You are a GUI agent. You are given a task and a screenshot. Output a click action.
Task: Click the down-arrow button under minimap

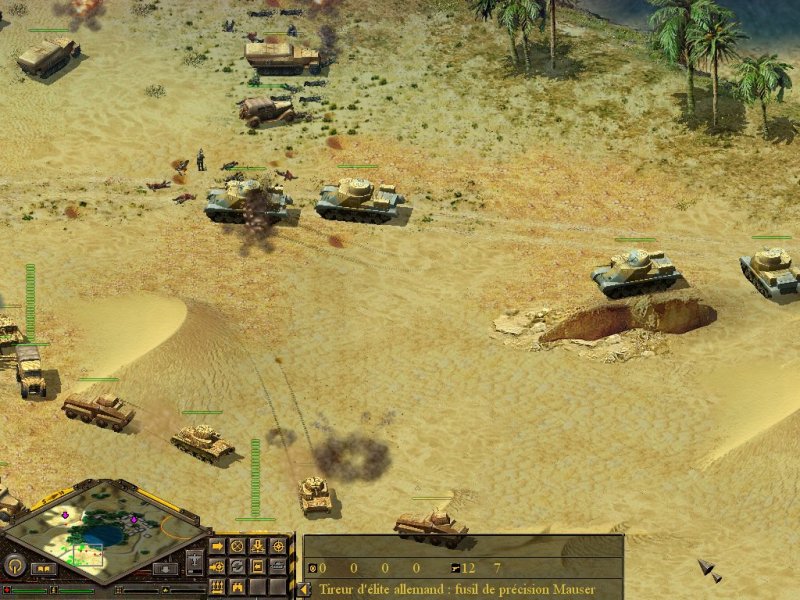coord(165,569)
